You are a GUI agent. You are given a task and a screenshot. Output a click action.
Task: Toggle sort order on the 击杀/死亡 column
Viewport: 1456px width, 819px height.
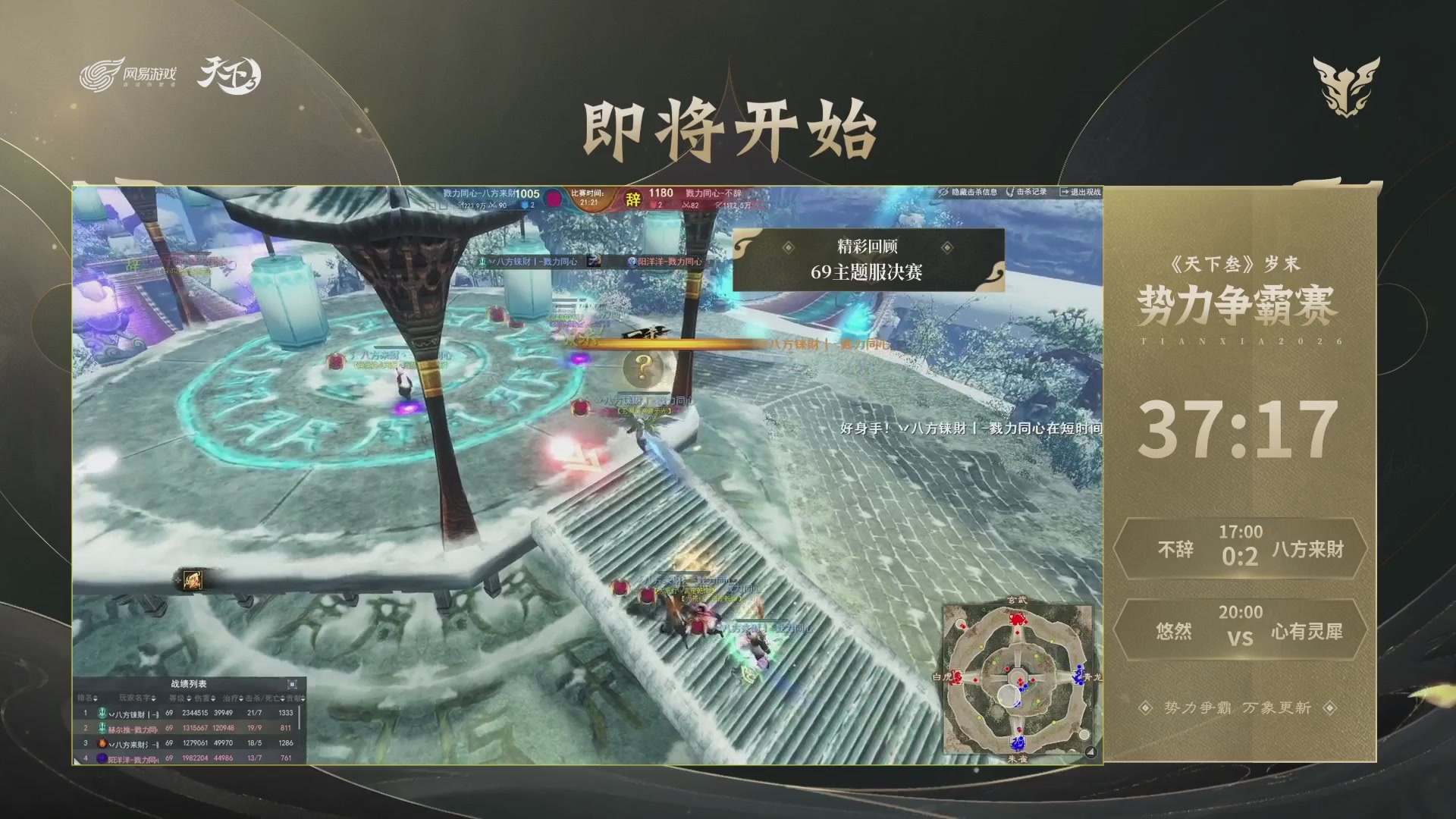(x=282, y=698)
